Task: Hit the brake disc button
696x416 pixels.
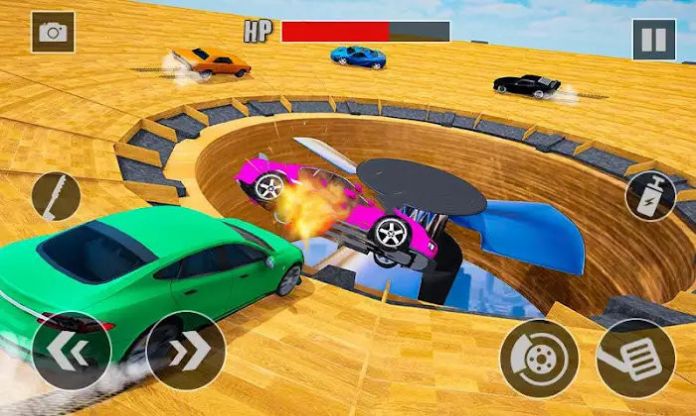Action: pyautogui.click(x=540, y=359)
